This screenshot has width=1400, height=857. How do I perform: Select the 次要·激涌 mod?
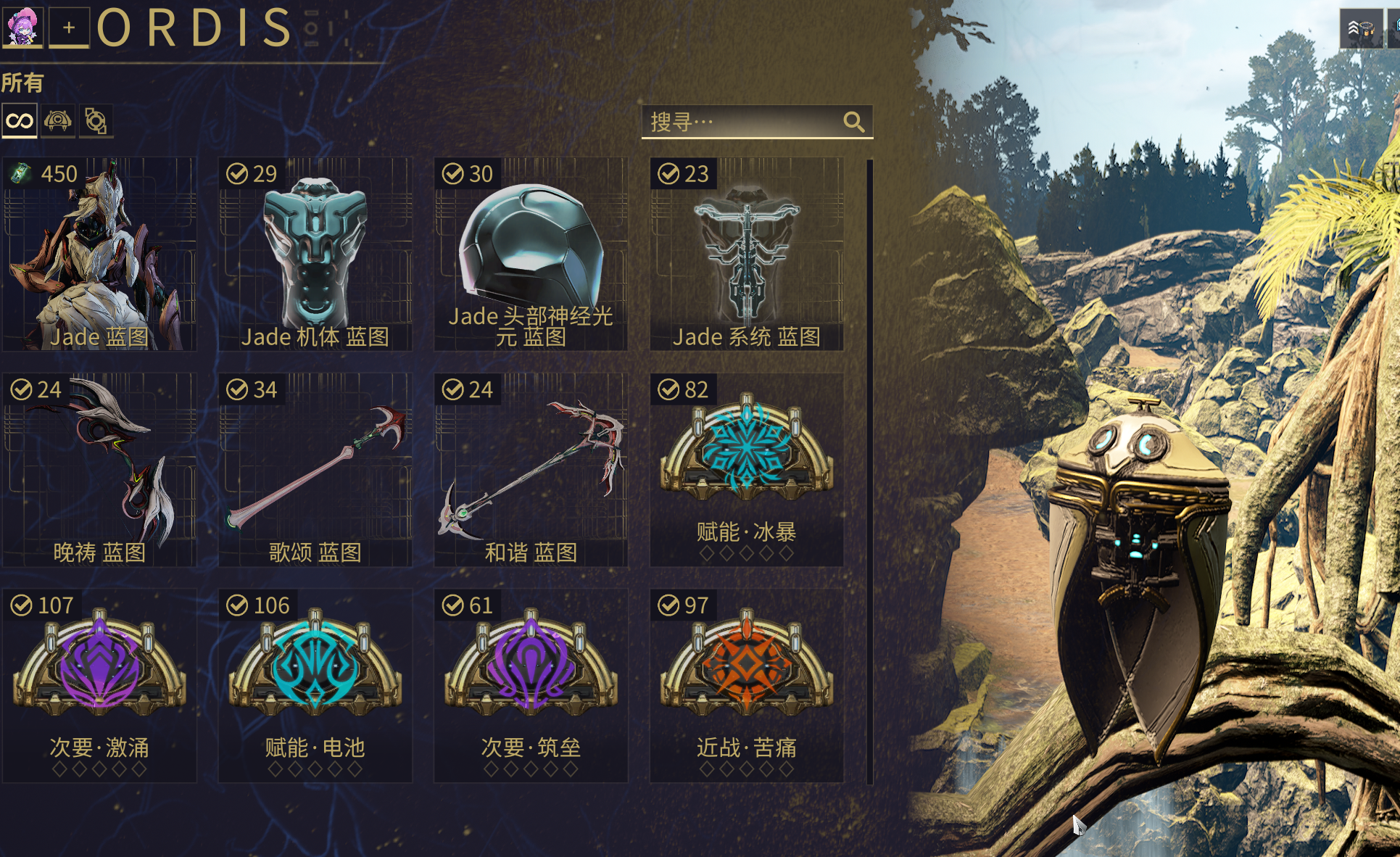coord(99,686)
